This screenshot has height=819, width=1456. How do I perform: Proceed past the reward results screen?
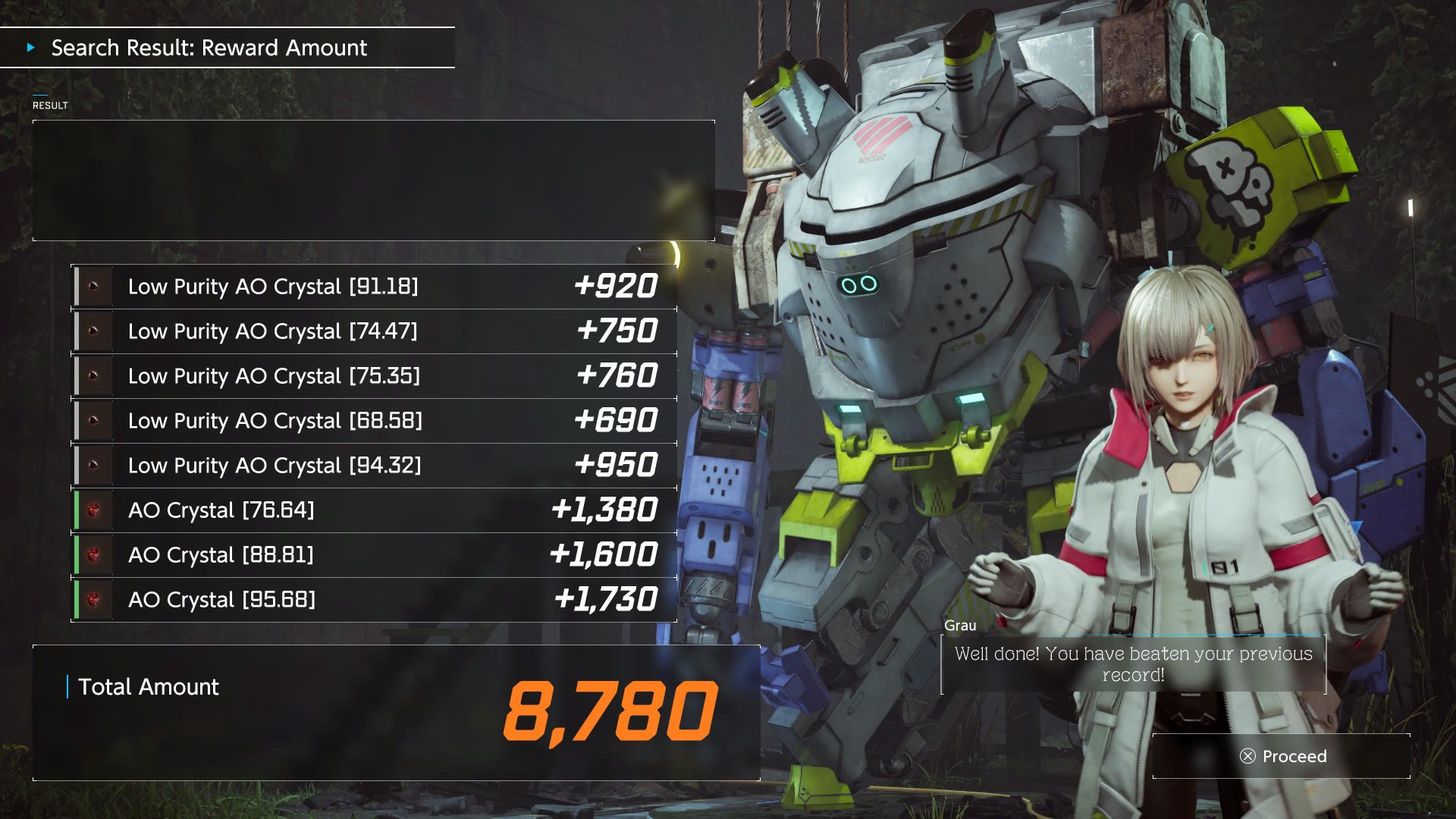coord(1283,756)
